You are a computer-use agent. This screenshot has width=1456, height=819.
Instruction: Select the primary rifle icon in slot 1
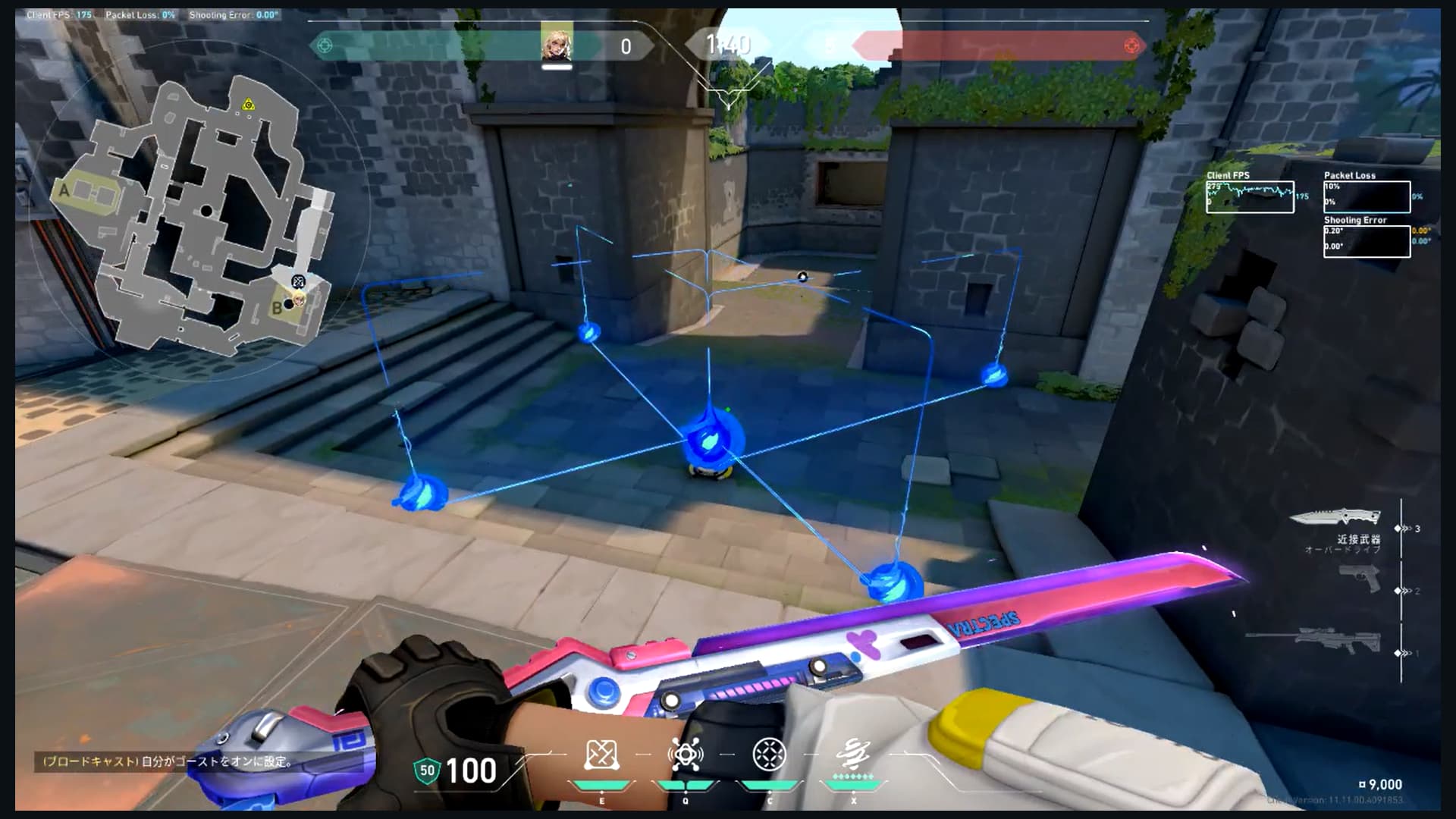(1338, 641)
